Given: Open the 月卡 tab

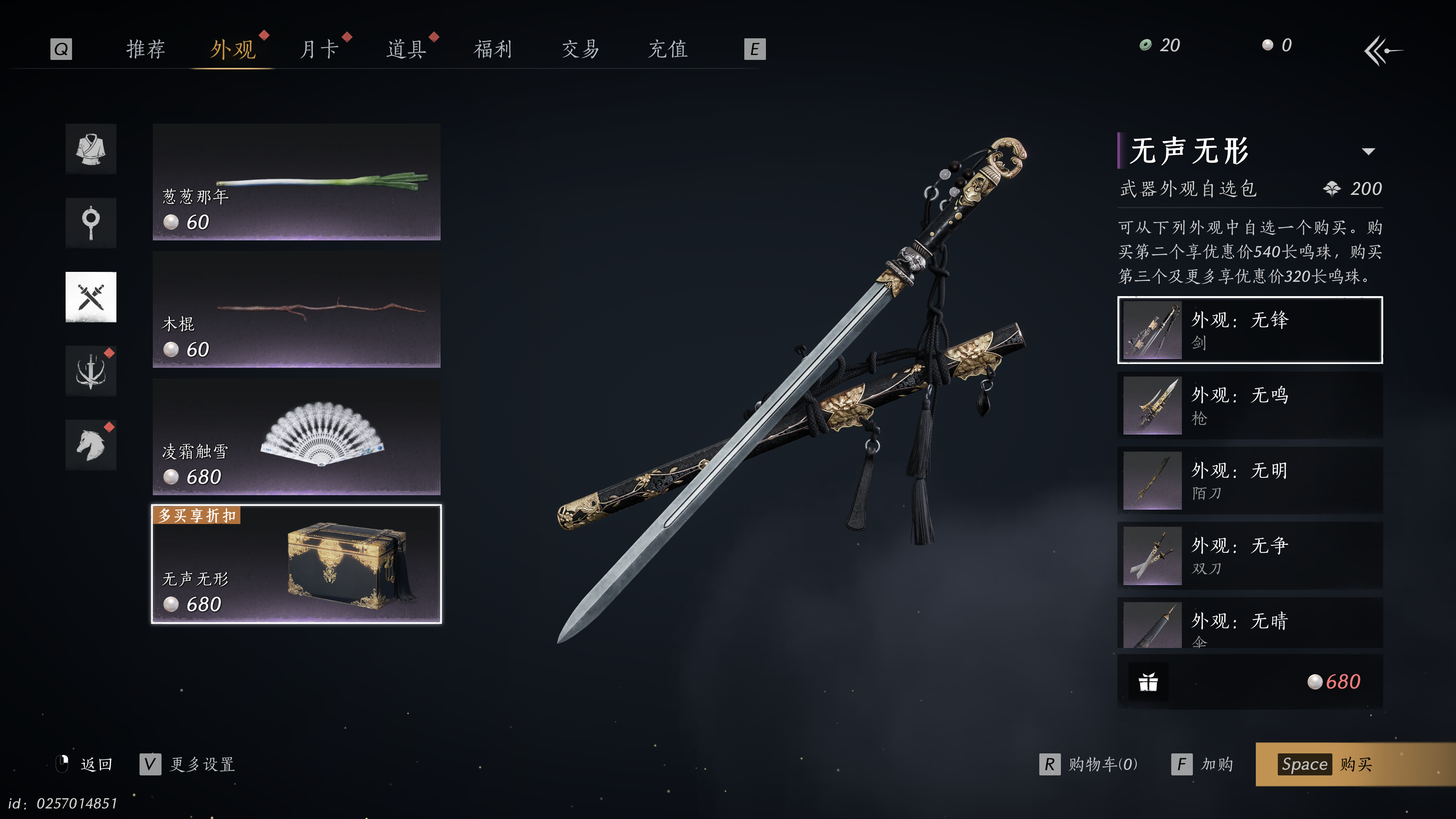Looking at the screenshot, I should click(319, 49).
